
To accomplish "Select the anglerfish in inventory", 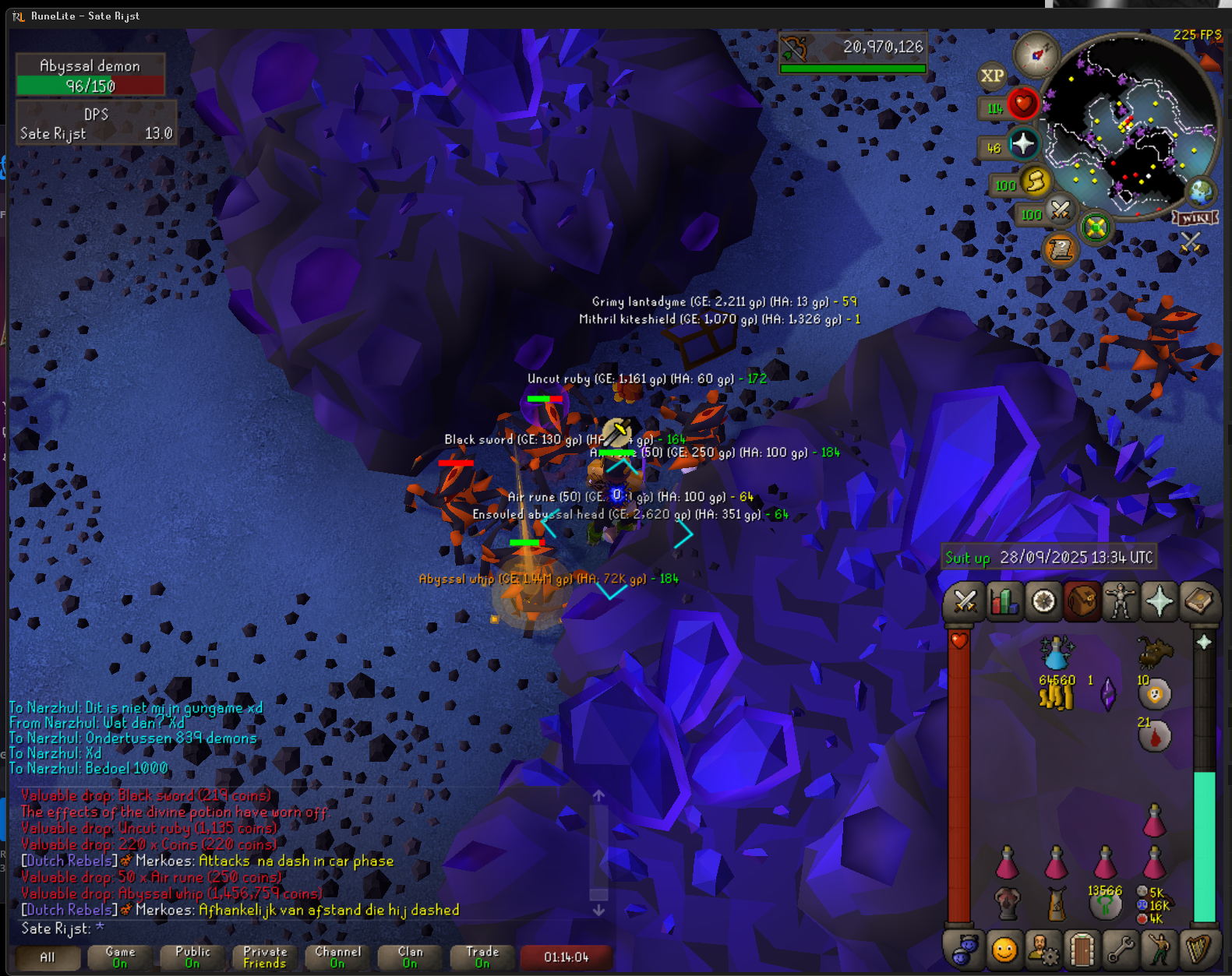I will tap(1154, 651).
